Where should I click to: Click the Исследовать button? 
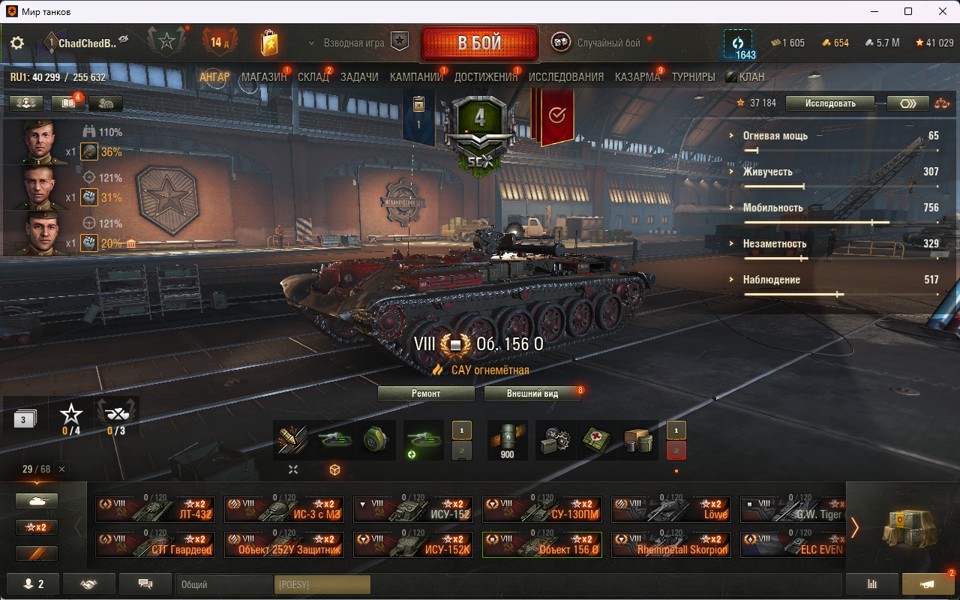click(x=830, y=103)
